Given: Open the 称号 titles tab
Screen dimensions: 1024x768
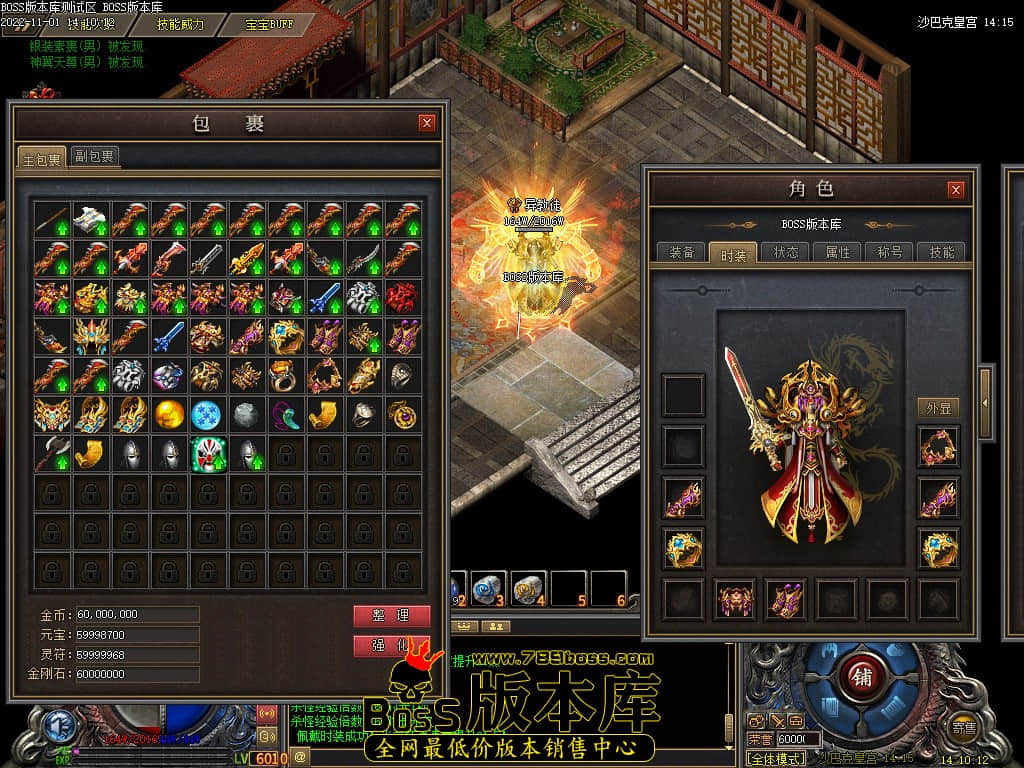Looking at the screenshot, I should 889,253.
